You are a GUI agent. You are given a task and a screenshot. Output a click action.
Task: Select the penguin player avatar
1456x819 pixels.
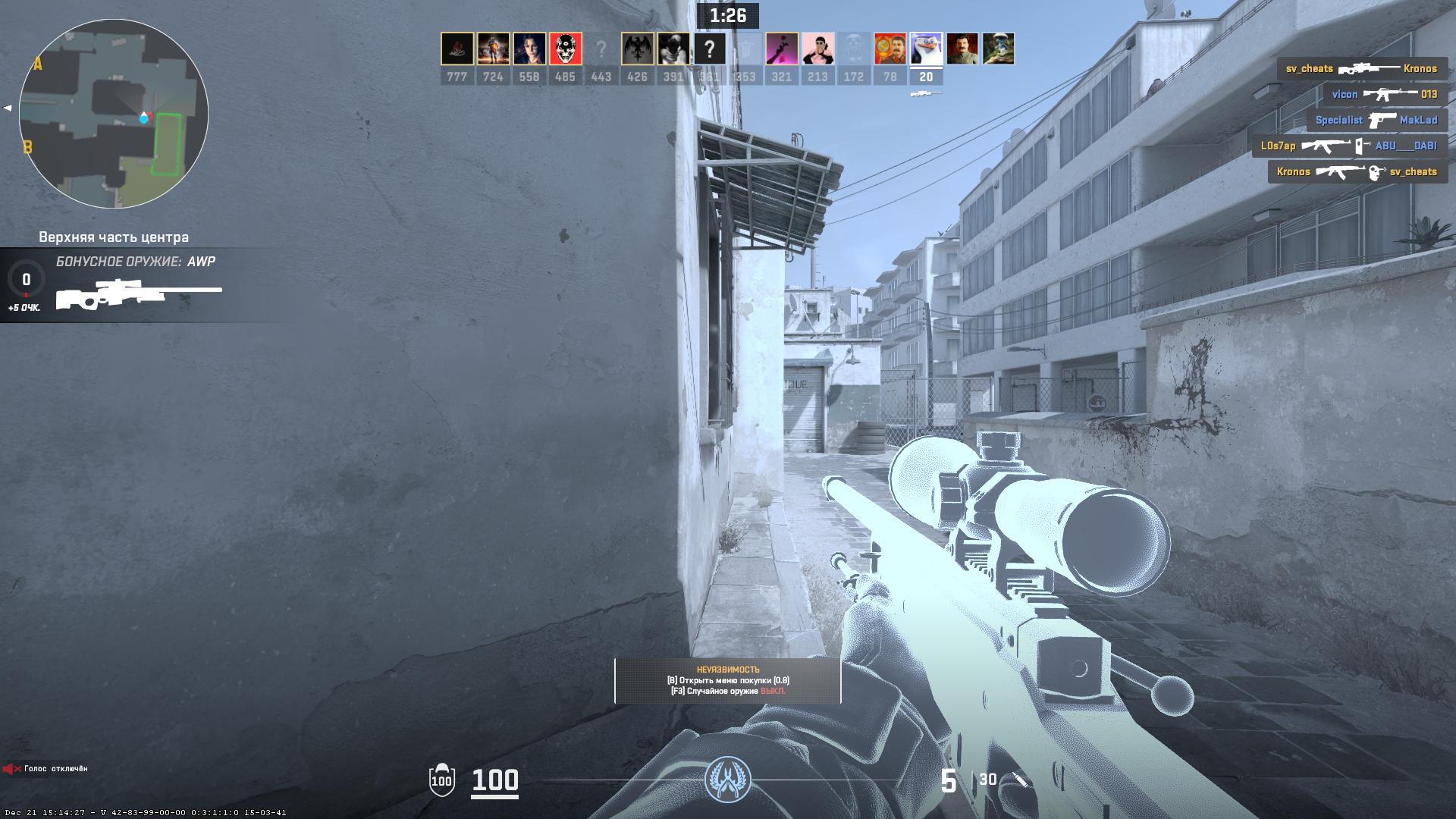coord(926,49)
